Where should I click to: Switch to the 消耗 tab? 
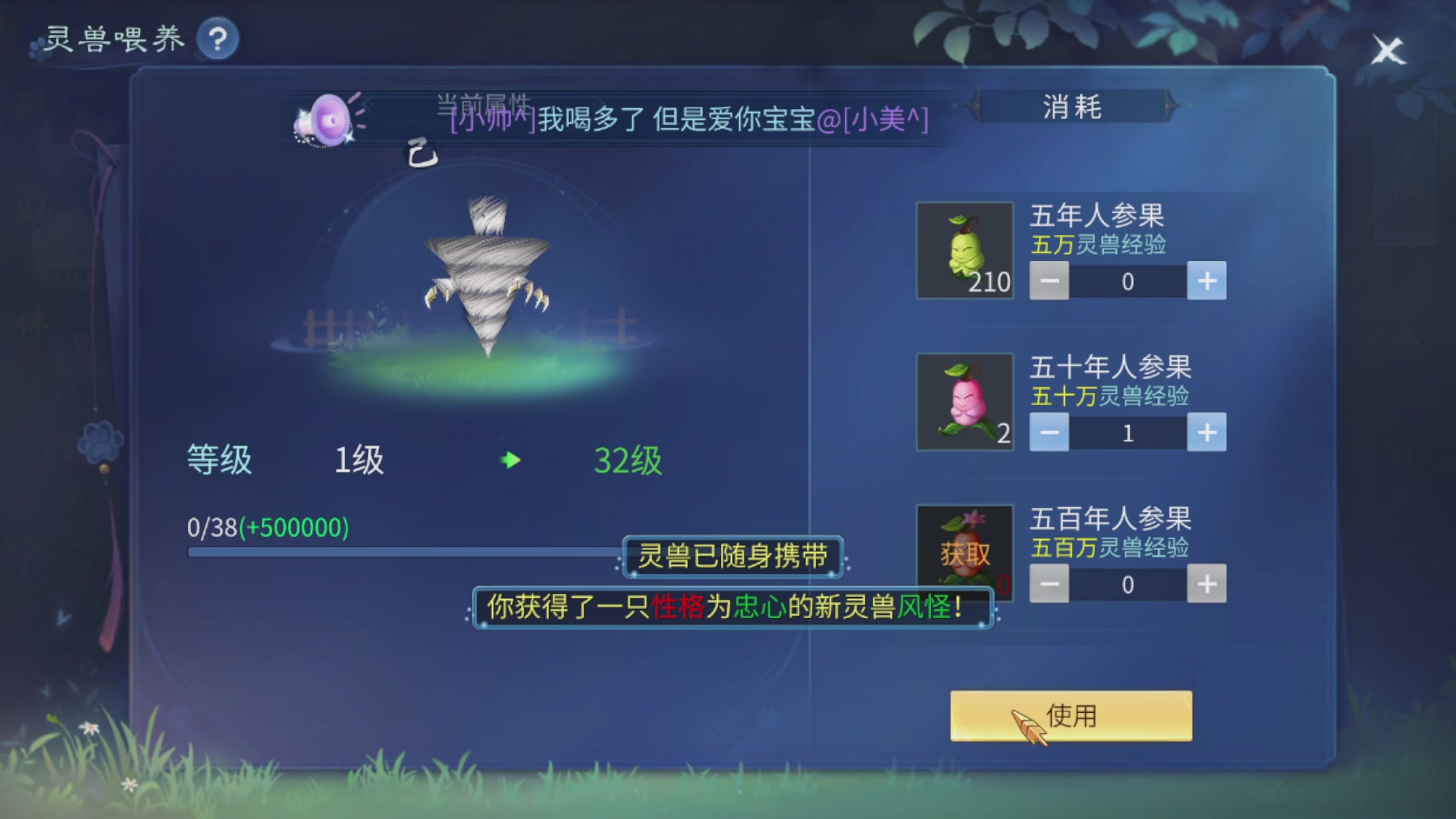[x=1074, y=107]
